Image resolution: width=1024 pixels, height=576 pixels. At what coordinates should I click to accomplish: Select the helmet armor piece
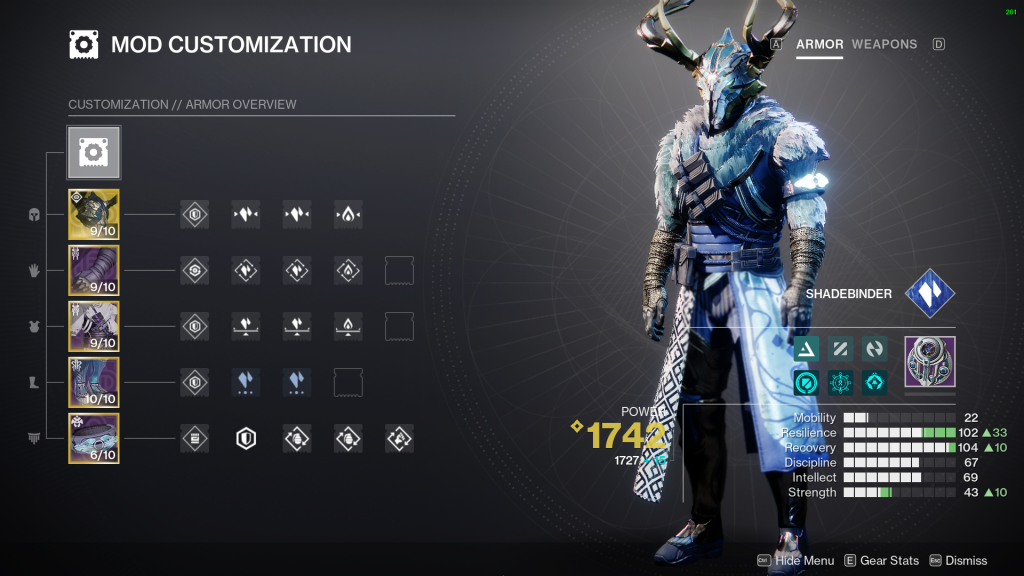[94, 214]
